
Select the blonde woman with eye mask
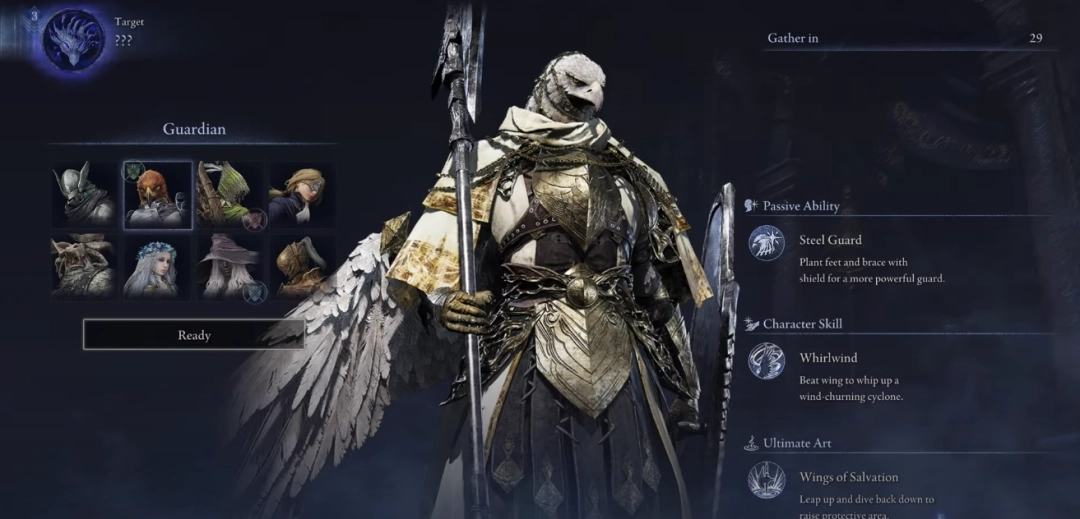coord(302,195)
